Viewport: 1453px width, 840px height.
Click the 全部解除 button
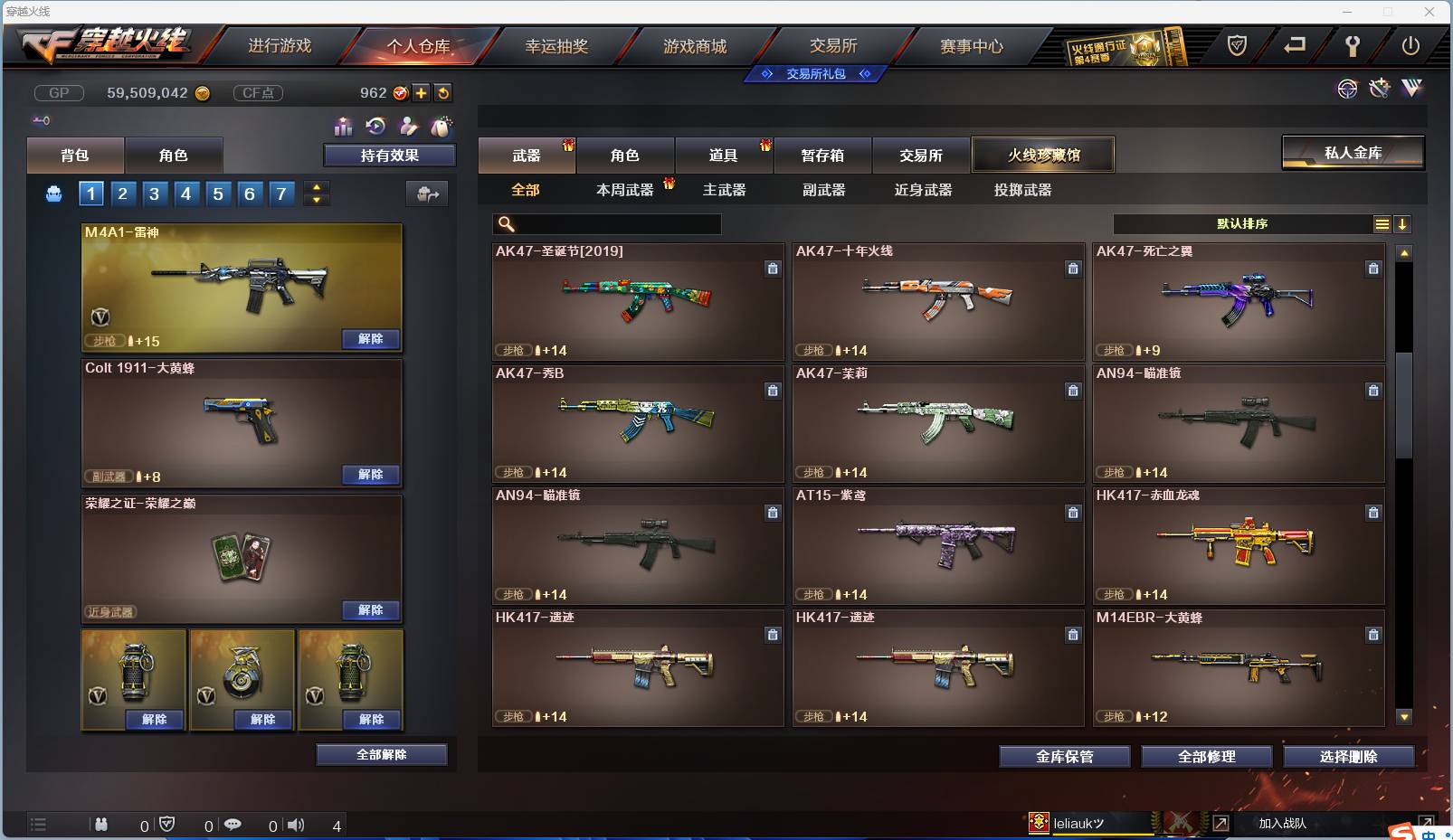coord(381,754)
